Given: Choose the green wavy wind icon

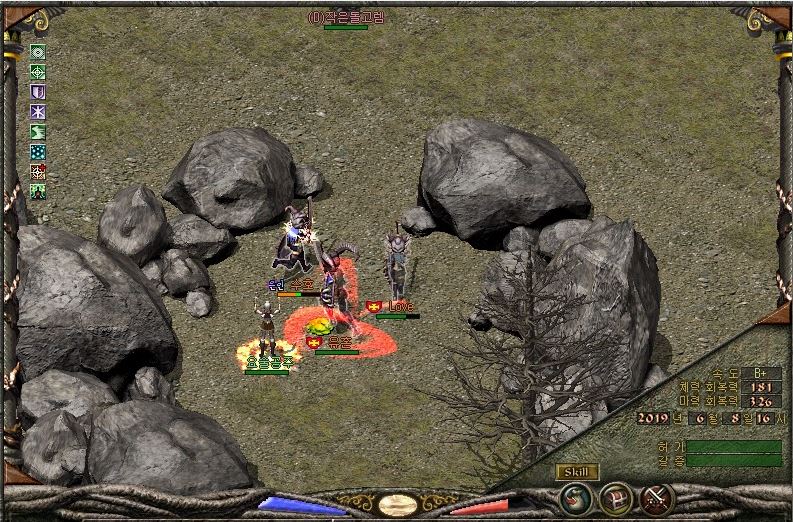Looking at the screenshot, I should [x=38, y=132].
